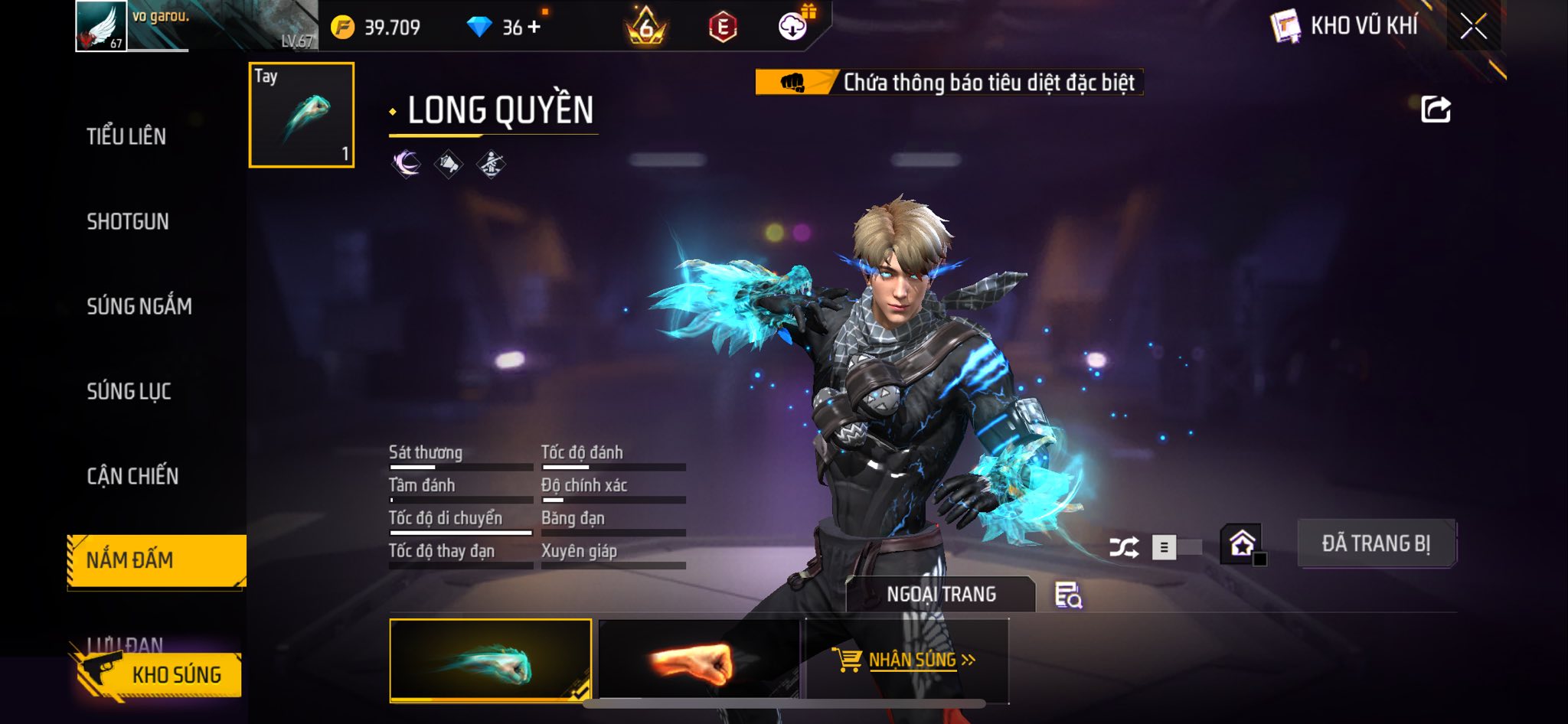Select the TIỂU LIÊN weapon category
Viewport: 1568px width, 724px height.
click(x=126, y=137)
